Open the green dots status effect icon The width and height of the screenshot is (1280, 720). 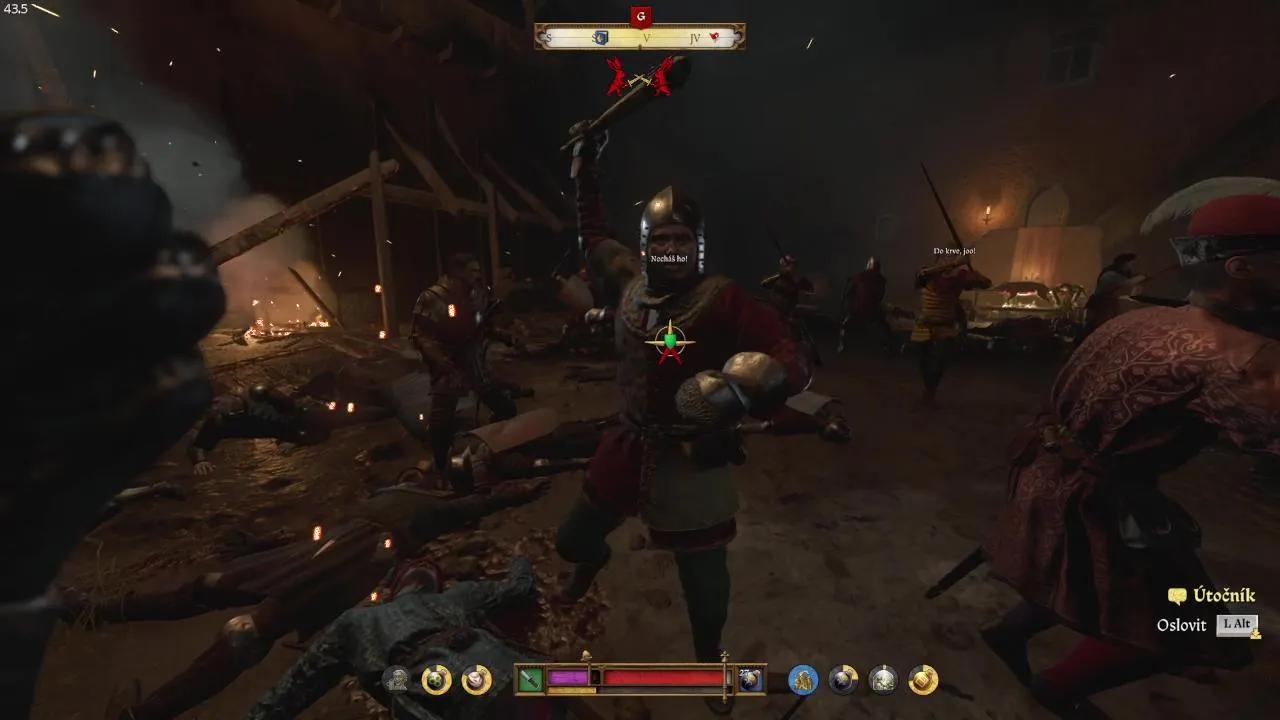(437, 680)
